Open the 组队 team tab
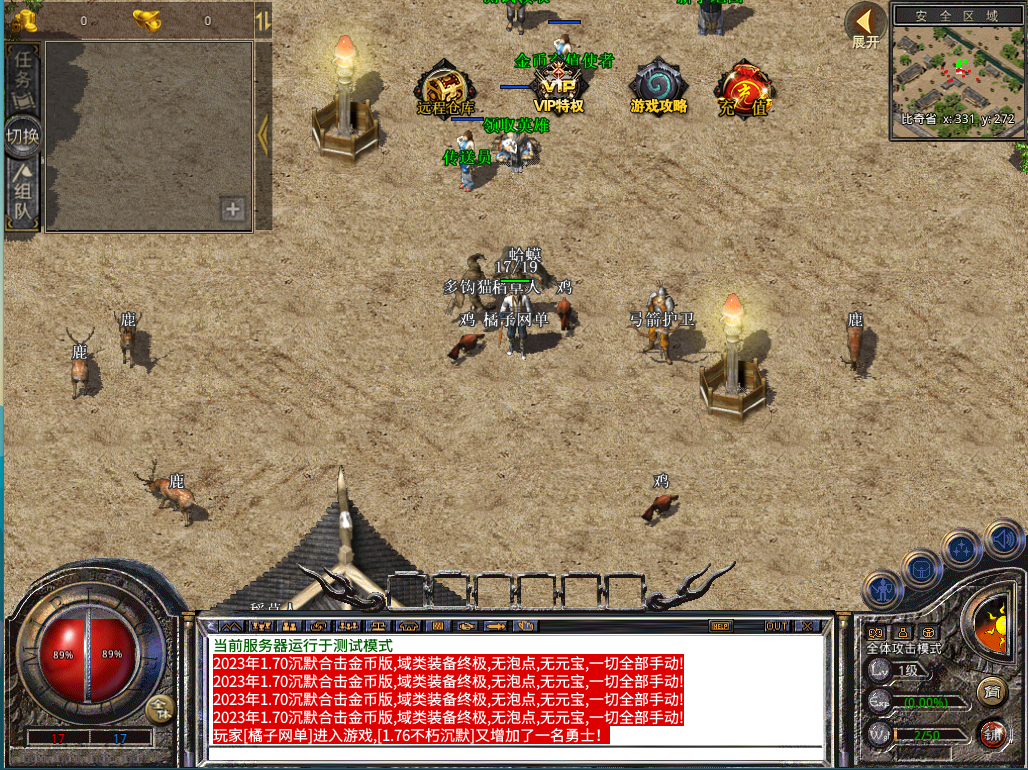This screenshot has width=1028, height=770. tap(22, 195)
